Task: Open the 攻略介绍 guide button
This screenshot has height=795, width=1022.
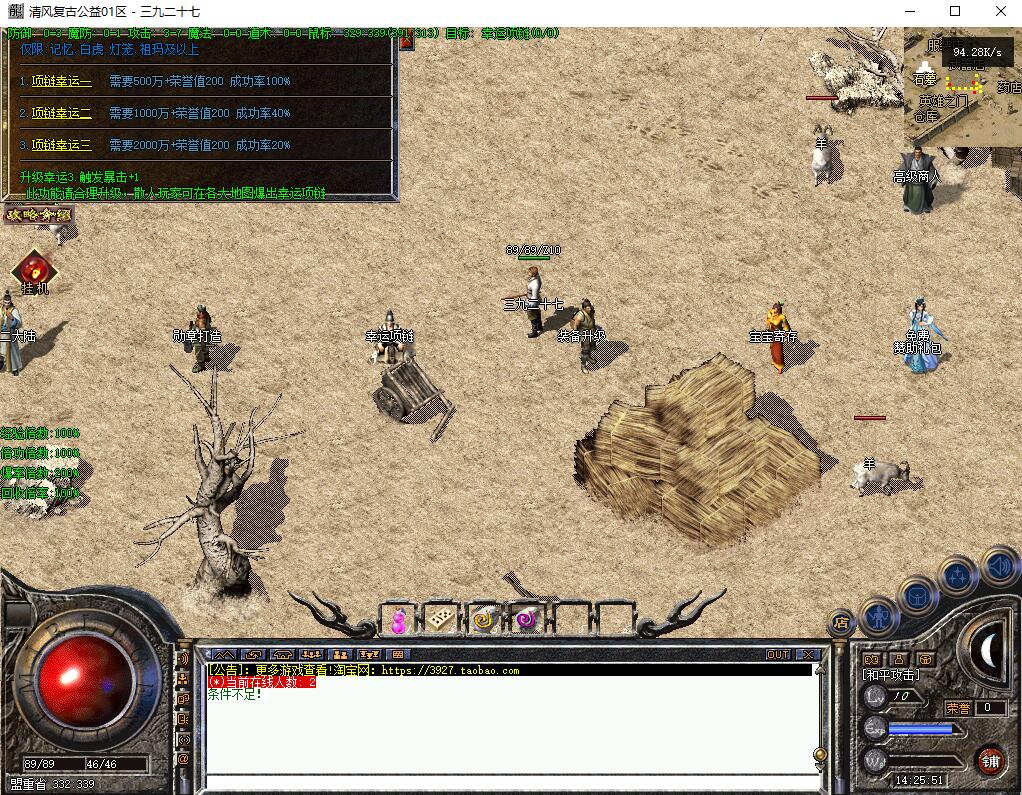Action: tap(38, 215)
